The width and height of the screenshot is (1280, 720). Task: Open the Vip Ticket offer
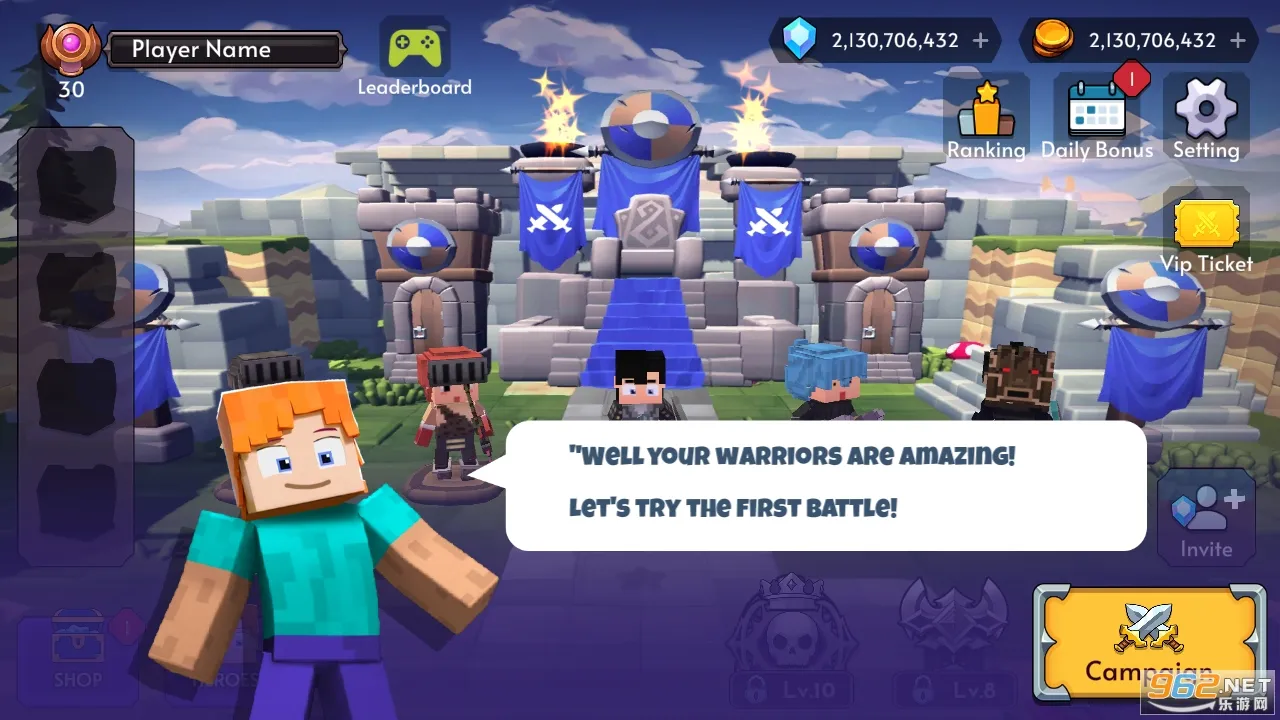(1206, 232)
